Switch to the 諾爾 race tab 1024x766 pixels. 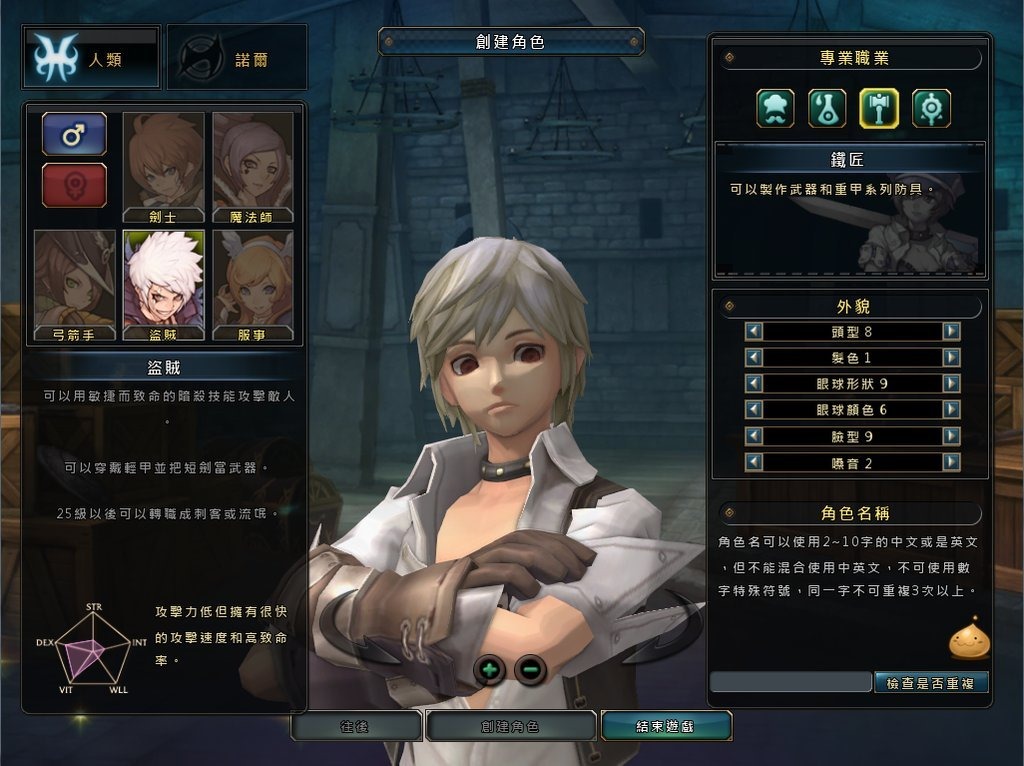tap(237, 58)
